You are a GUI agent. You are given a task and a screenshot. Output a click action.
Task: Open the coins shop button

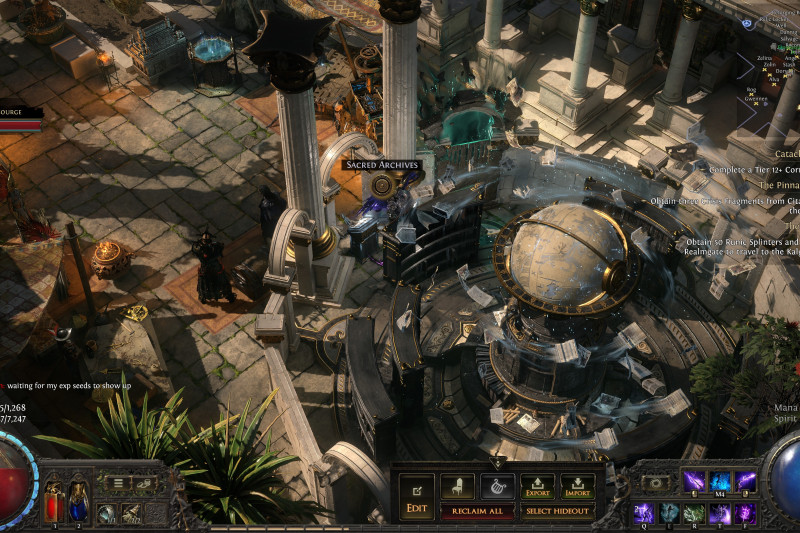tap(142, 483)
